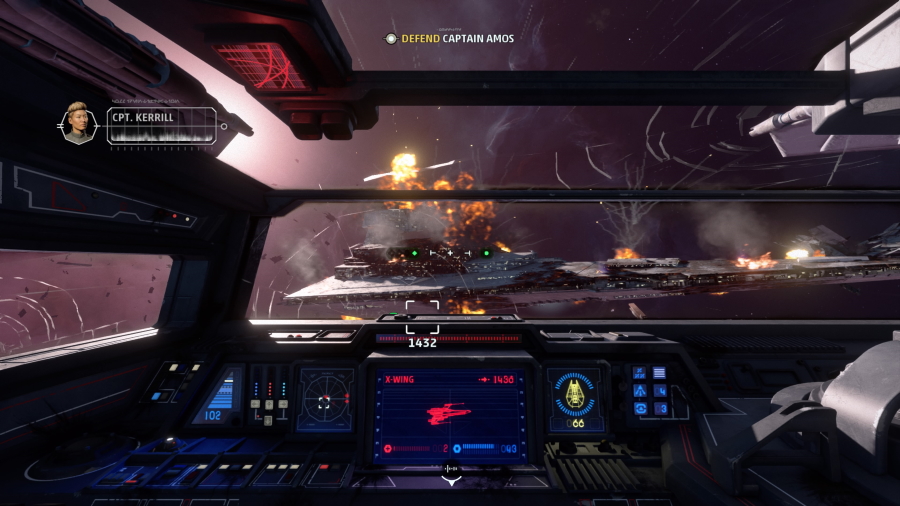Click Cpt. Kerrill's comms portrait
Viewport: 900px width, 506px height.
click(x=79, y=123)
